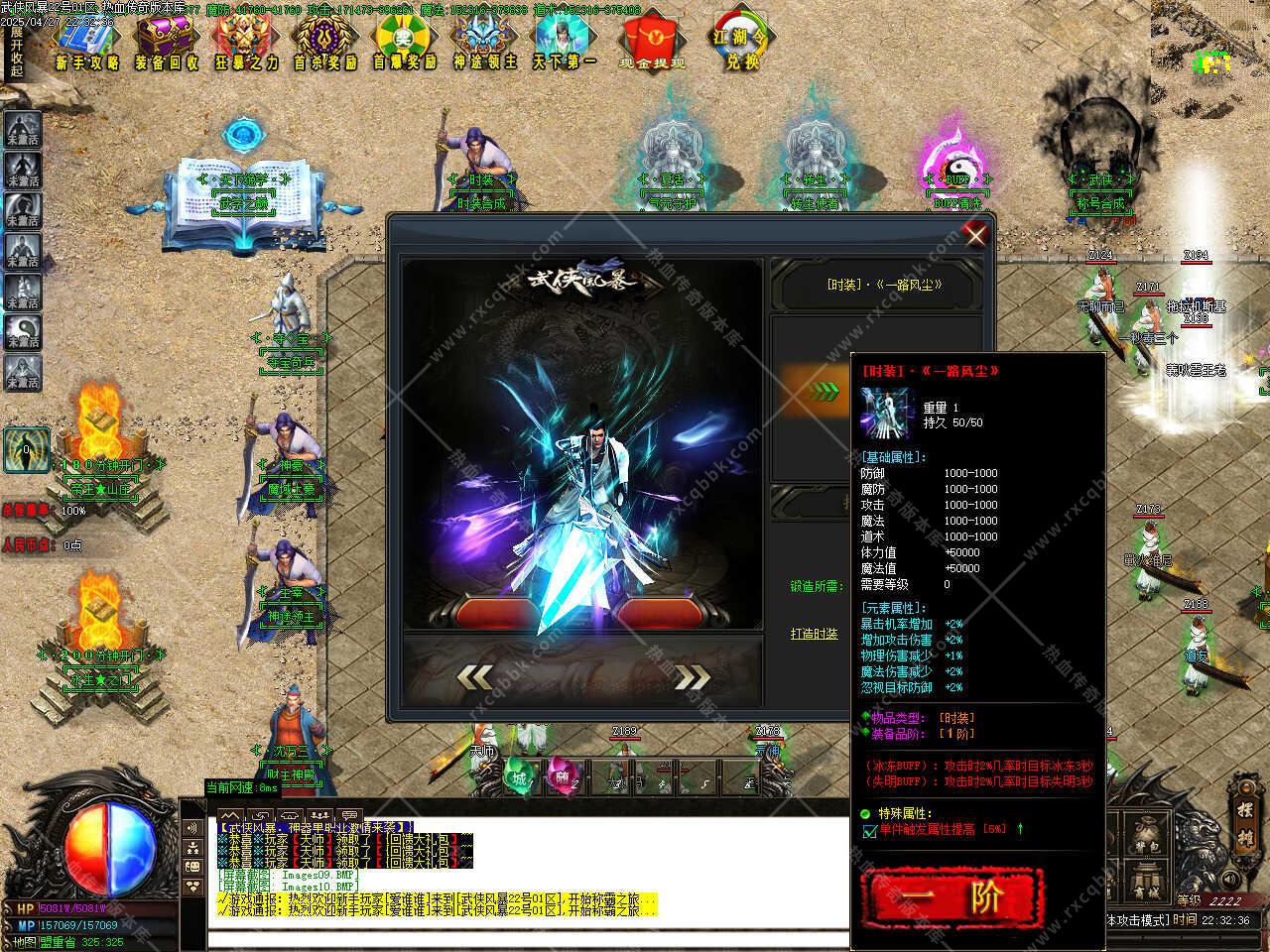Toggle the chat sound speaker button
The height and width of the screenshot is (952, 1270).
(x=191, y=828)
